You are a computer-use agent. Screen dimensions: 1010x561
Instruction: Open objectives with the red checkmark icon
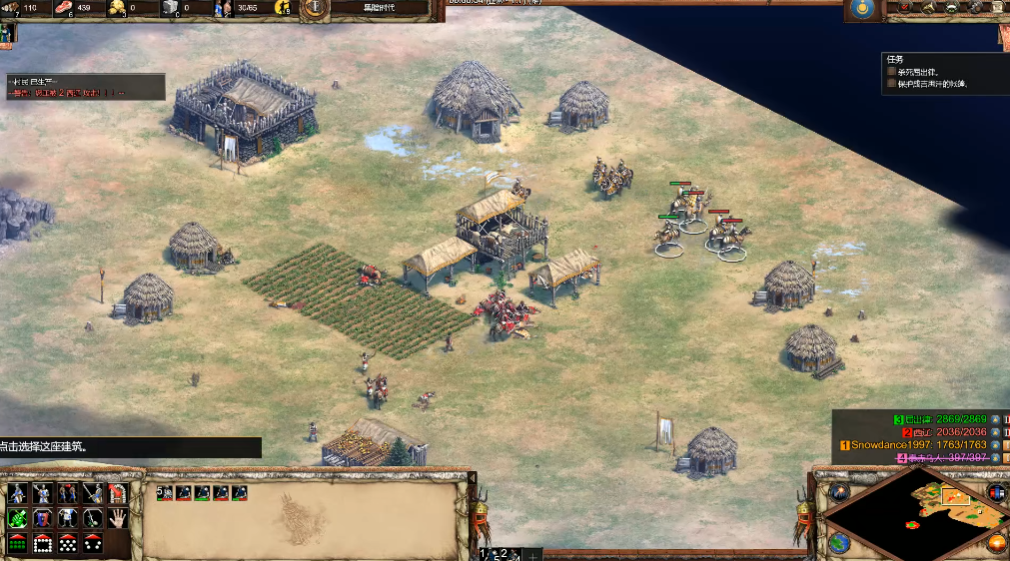[903, 8]
